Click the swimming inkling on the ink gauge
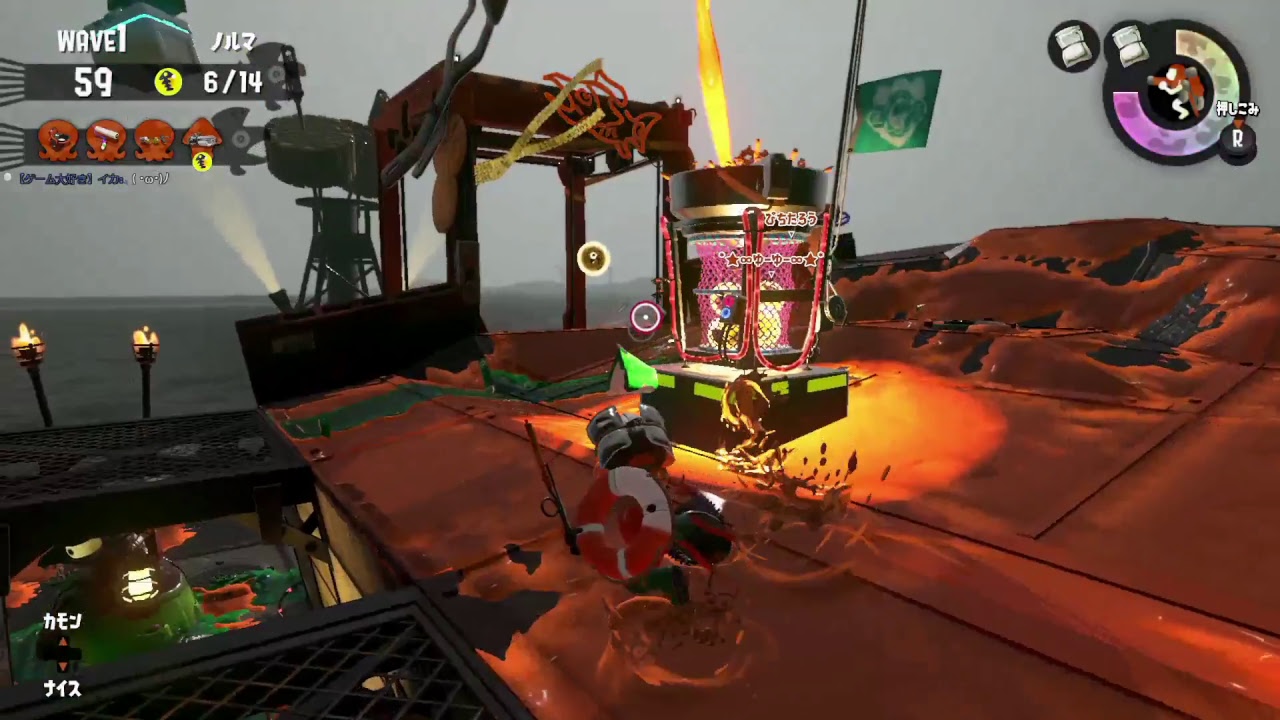This screenshot has width=1280, height=720. 1176,91
